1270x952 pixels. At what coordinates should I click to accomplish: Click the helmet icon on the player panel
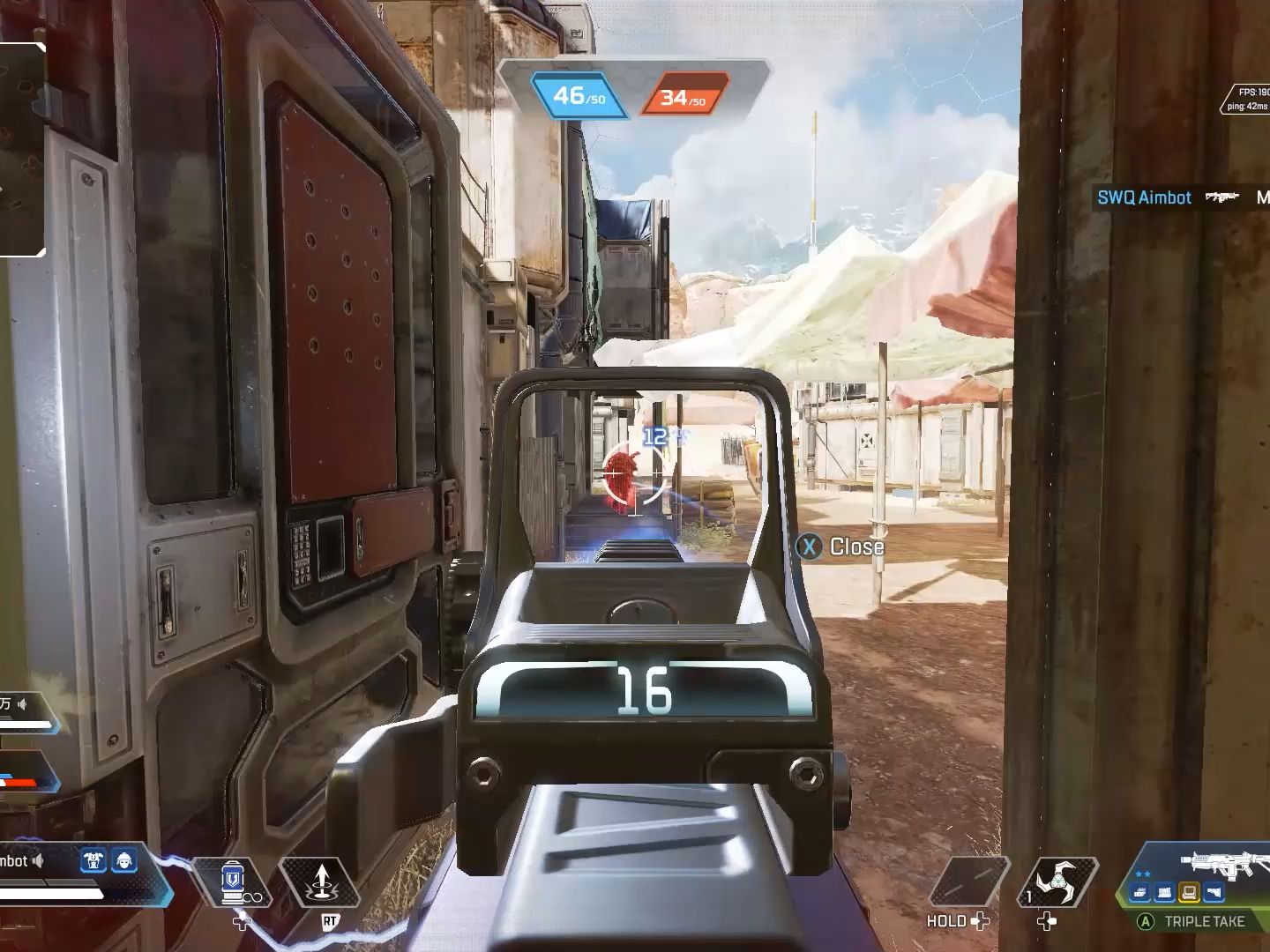[124, 861]
